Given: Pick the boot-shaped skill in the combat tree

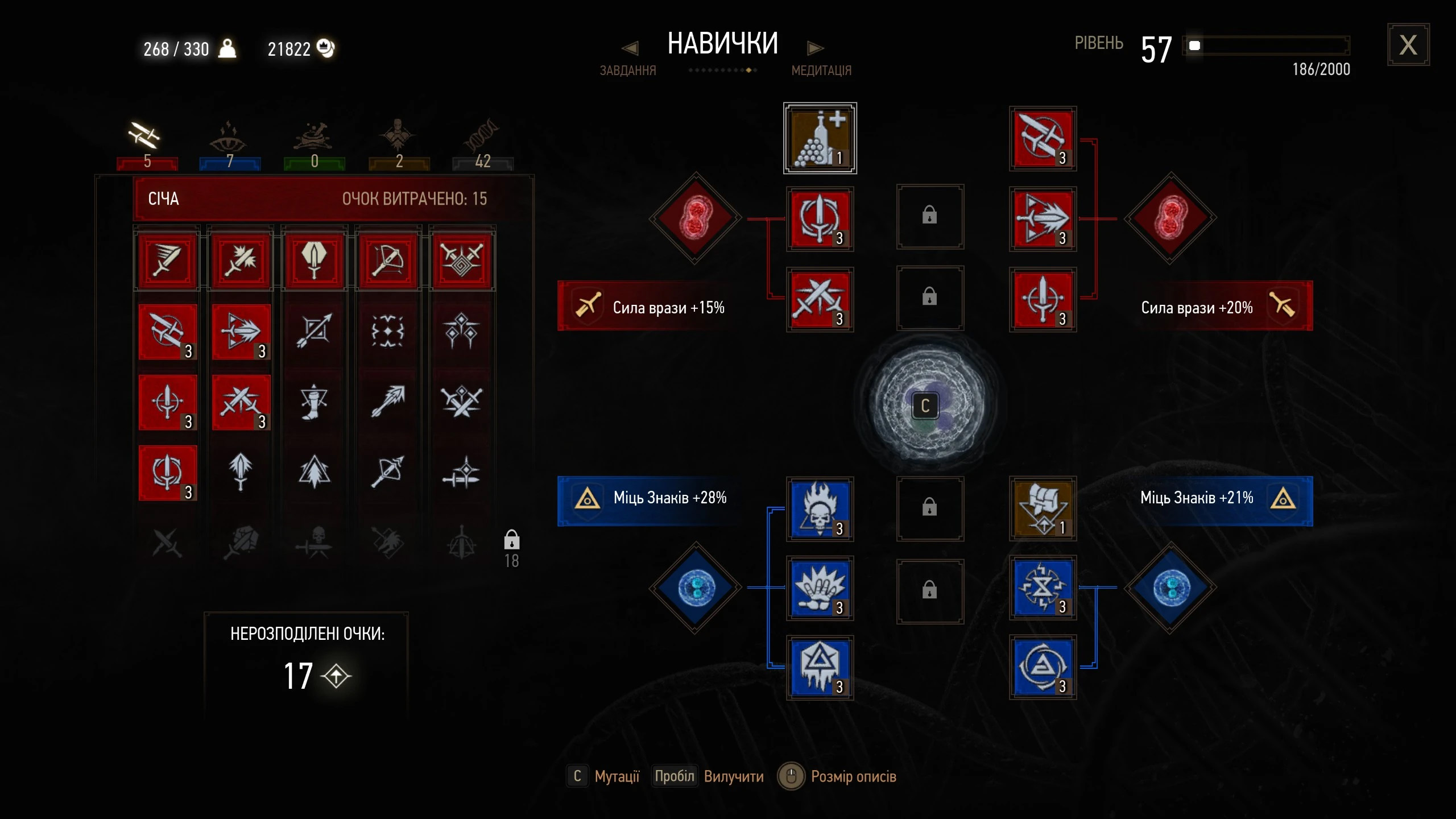Looking at the screenshot, I should 314,402.
